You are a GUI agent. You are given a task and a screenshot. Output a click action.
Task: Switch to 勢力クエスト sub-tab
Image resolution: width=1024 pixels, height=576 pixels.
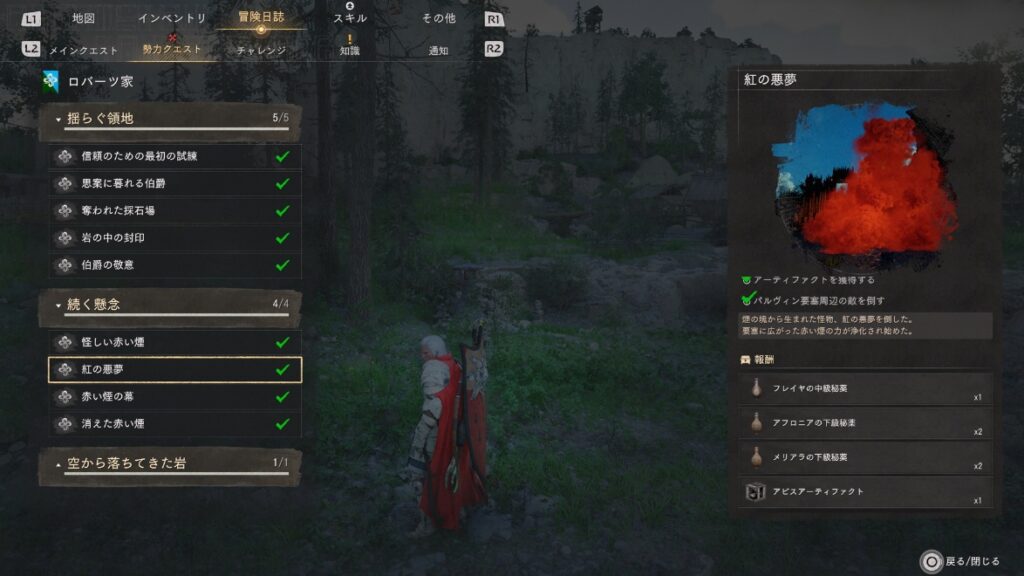(172, 49)
